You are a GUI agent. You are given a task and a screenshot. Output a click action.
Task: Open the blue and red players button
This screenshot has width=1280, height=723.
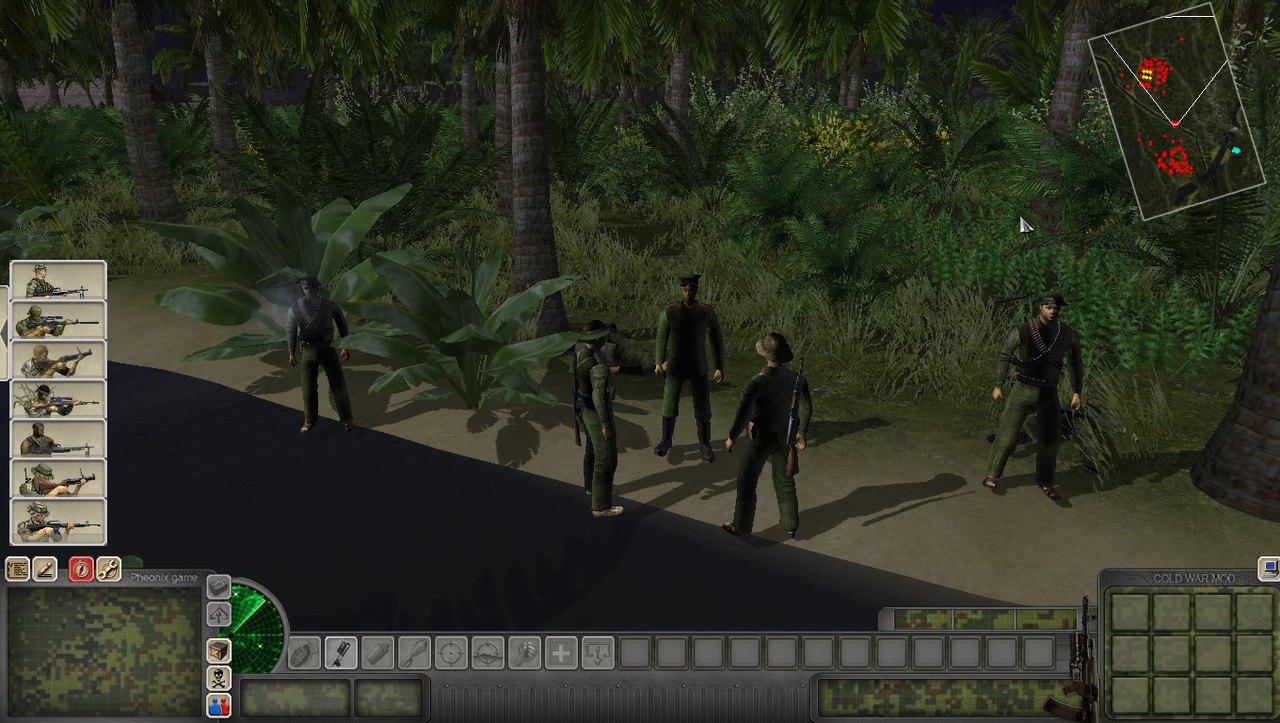218,705
